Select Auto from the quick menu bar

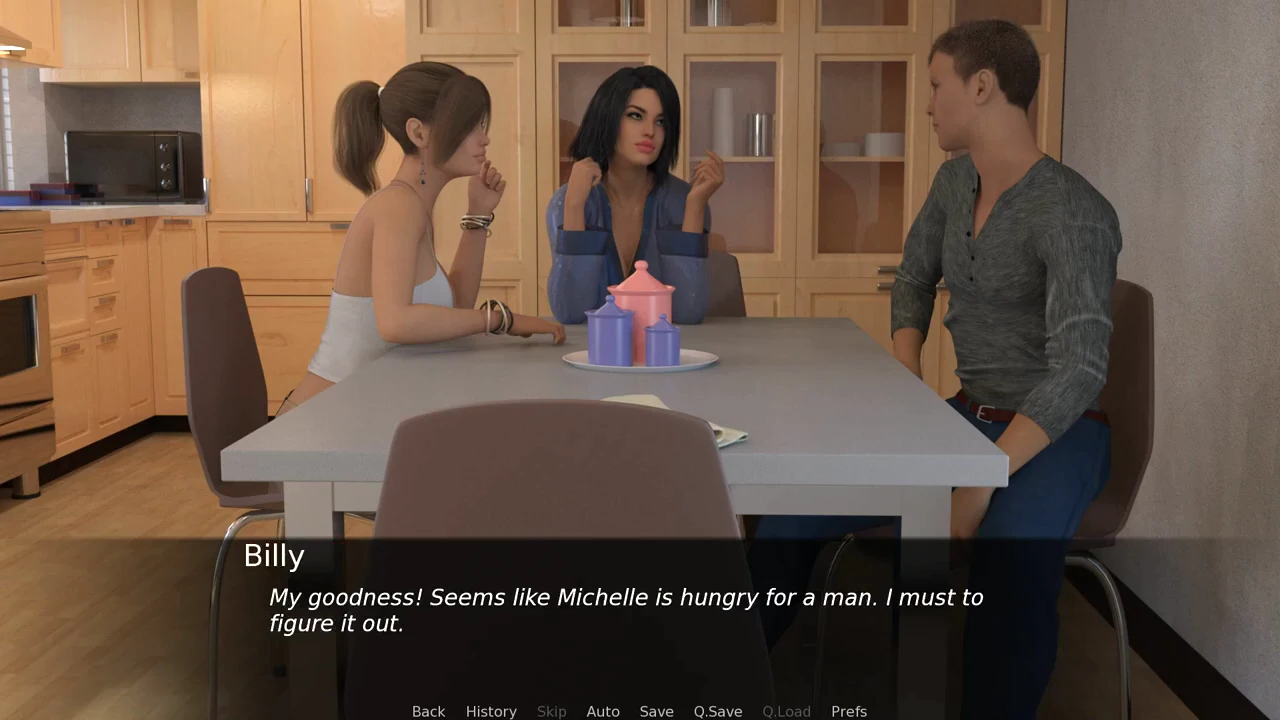[603, 711]
